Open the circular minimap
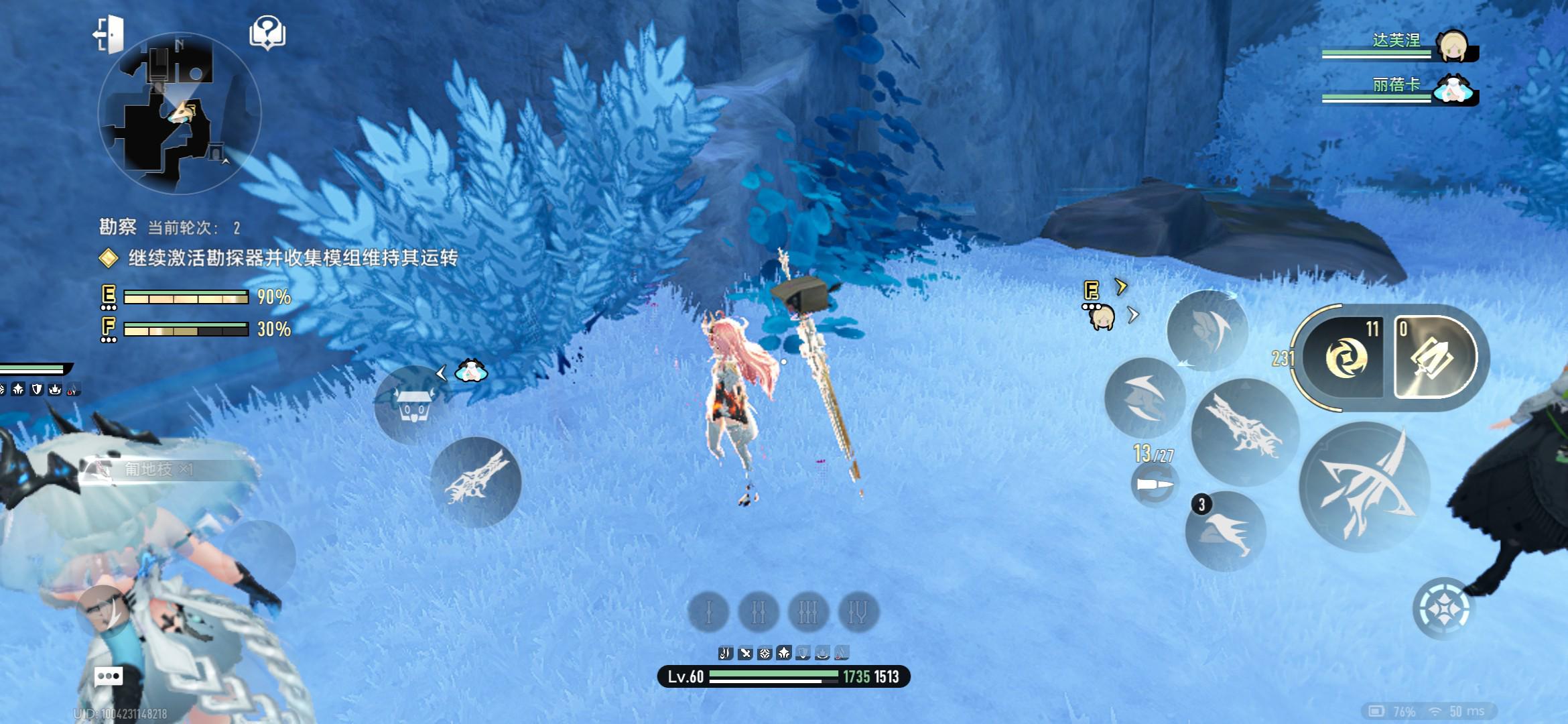The height and width of the screenshot is (724, 1568). [179, 114]
